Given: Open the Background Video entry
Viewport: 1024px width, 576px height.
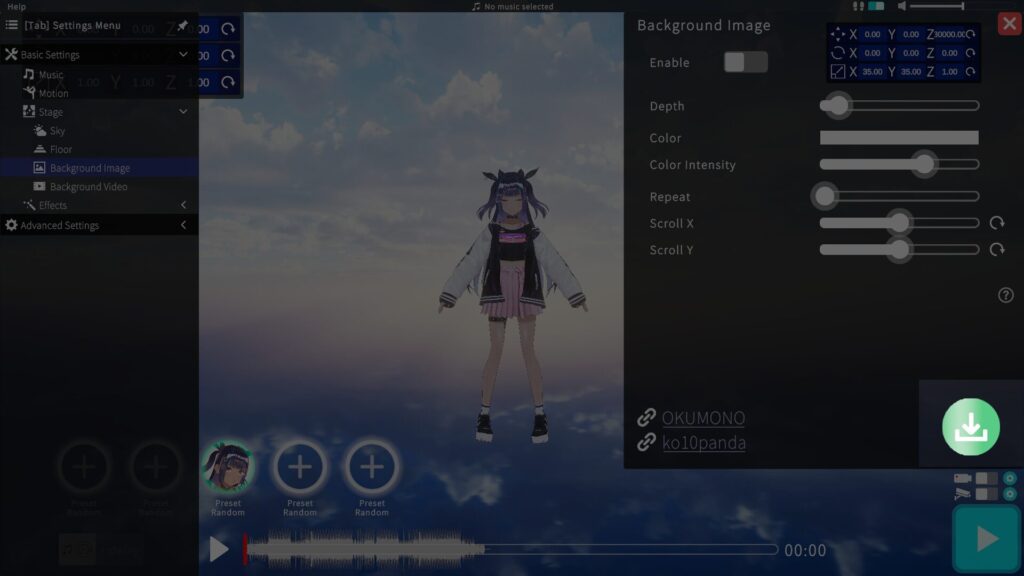Looking at the screenshot, I should point(88,187).
